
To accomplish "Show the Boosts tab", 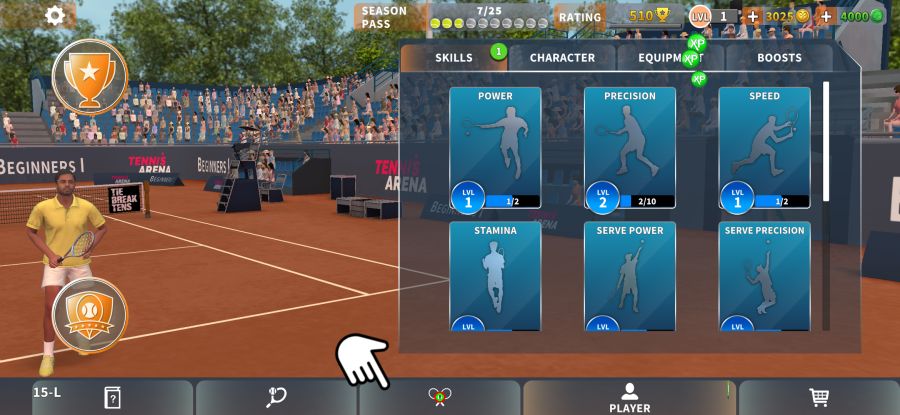I will point(779,58).
